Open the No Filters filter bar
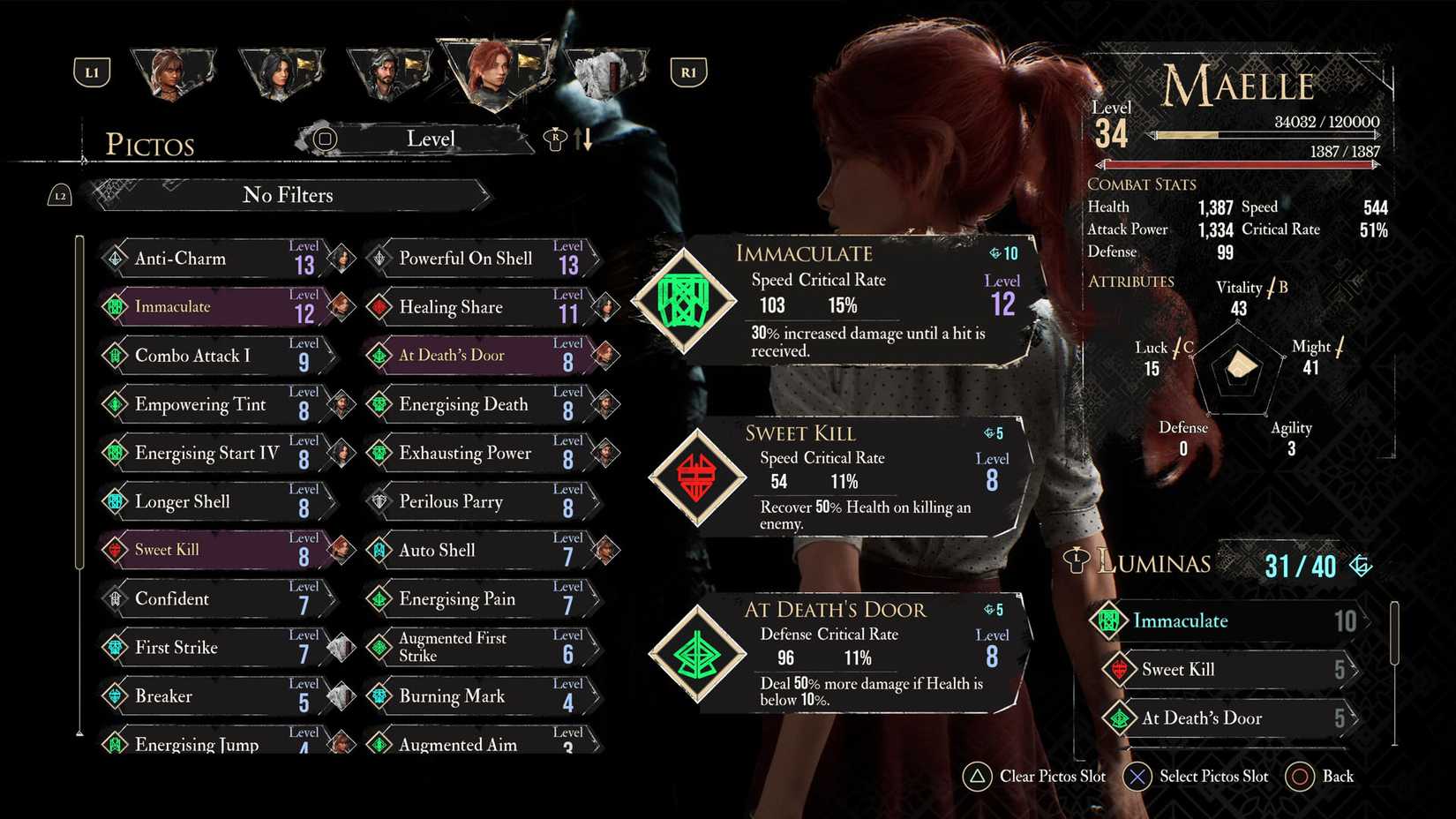The image size is (1456, 819). click(289, 195)
